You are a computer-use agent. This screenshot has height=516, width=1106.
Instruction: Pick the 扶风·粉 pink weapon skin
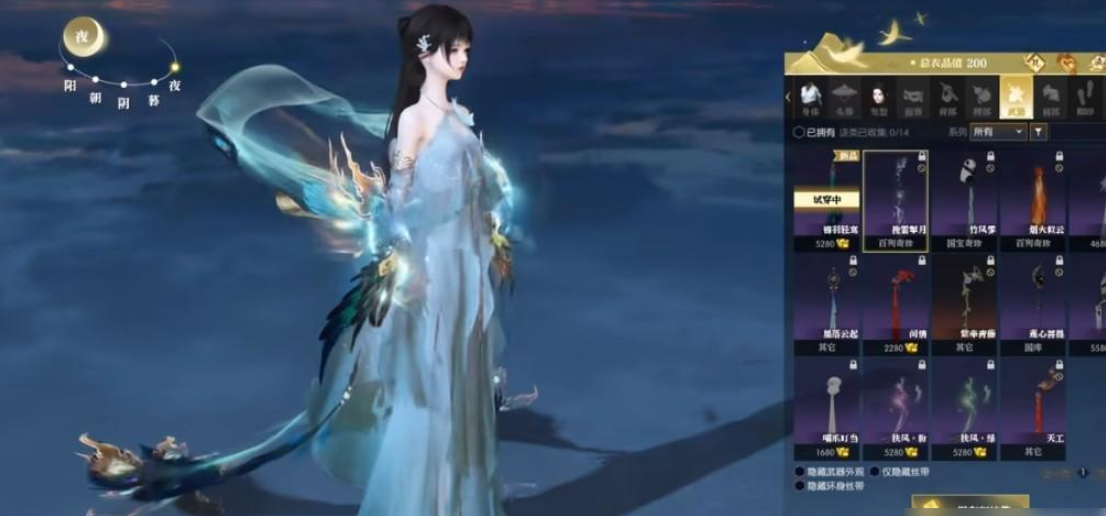click(895, 408)
